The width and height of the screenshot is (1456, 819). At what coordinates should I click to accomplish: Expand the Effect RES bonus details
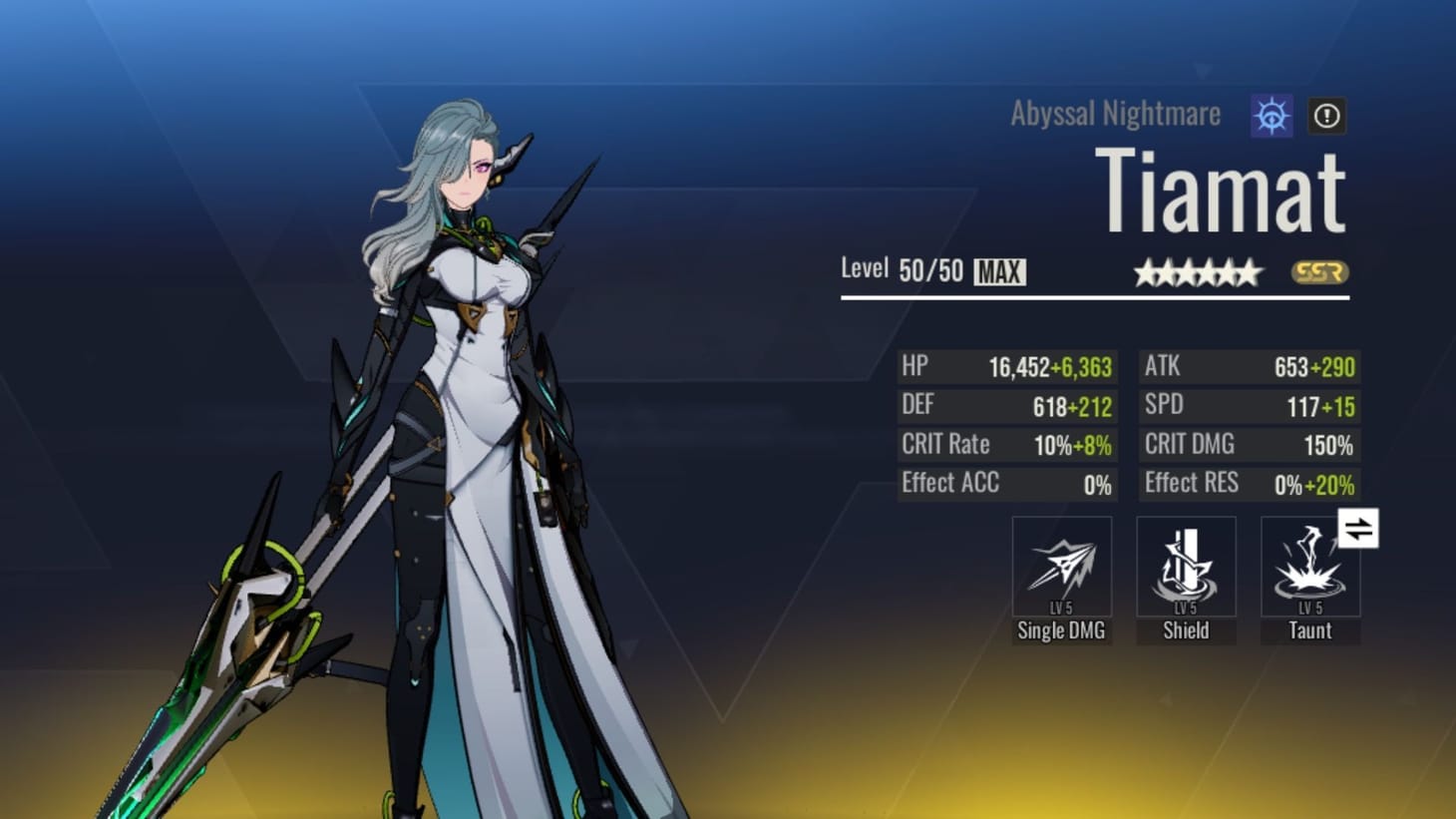pos(1249,484)
